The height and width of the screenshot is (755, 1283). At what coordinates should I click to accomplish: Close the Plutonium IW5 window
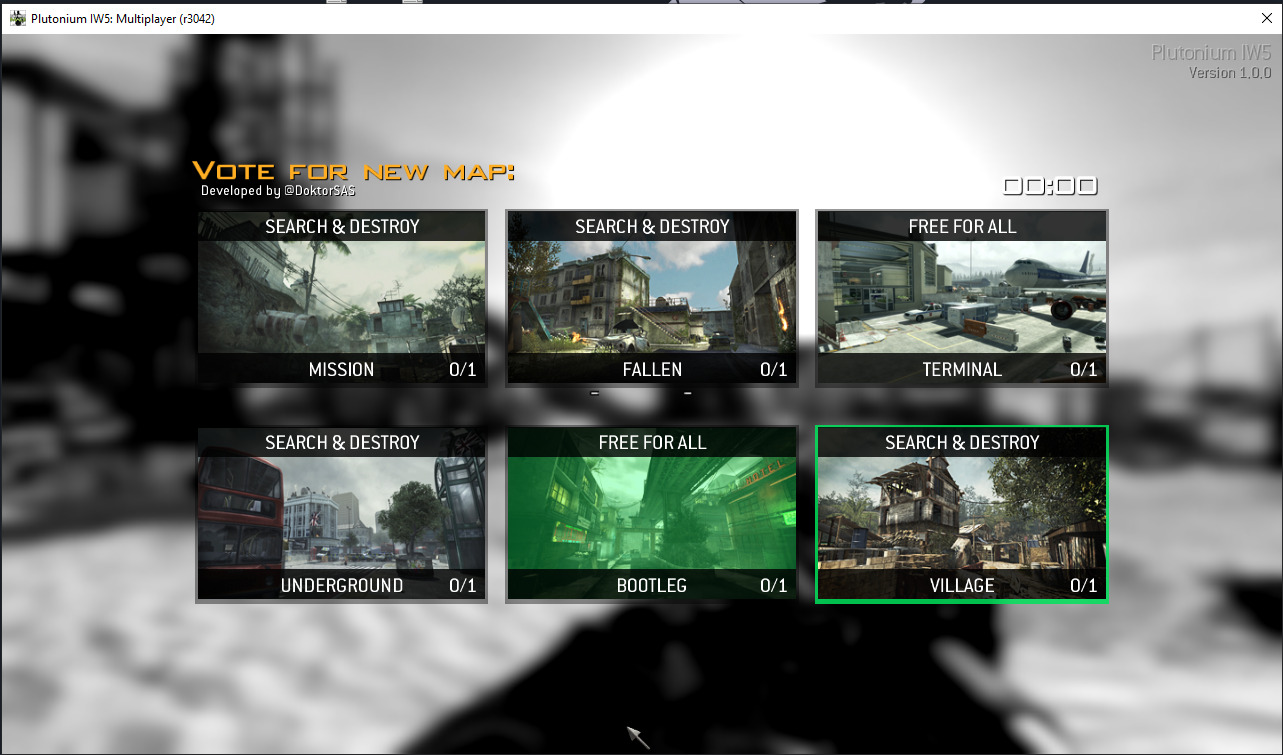1266,18
